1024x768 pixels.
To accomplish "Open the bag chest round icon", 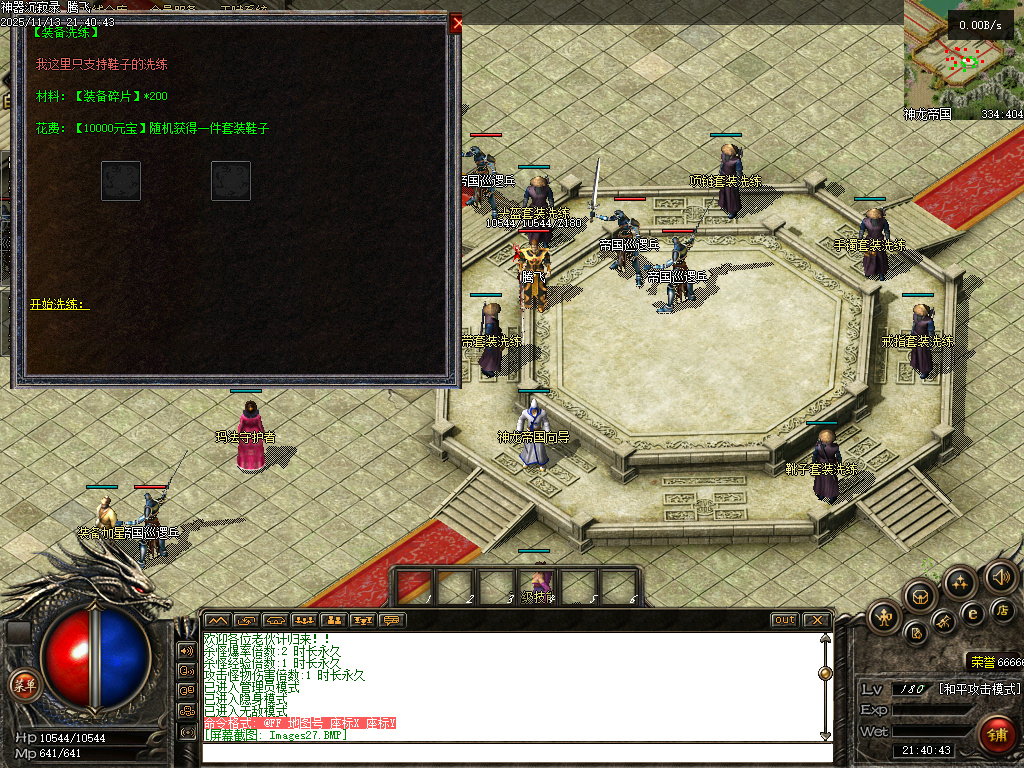I will coord(919,596).
